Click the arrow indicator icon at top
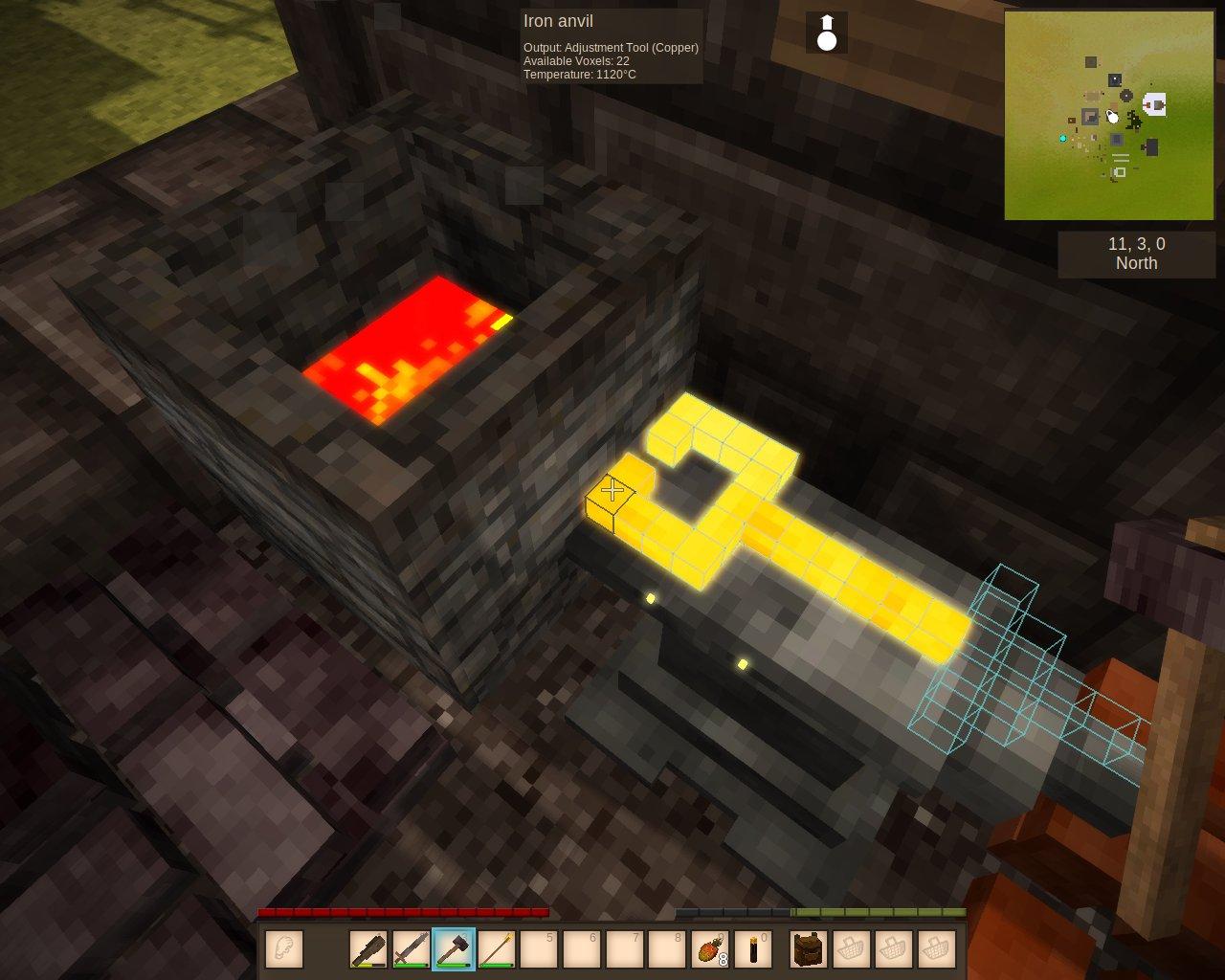This screenshot has width=1225, height=980. (827, 33)
